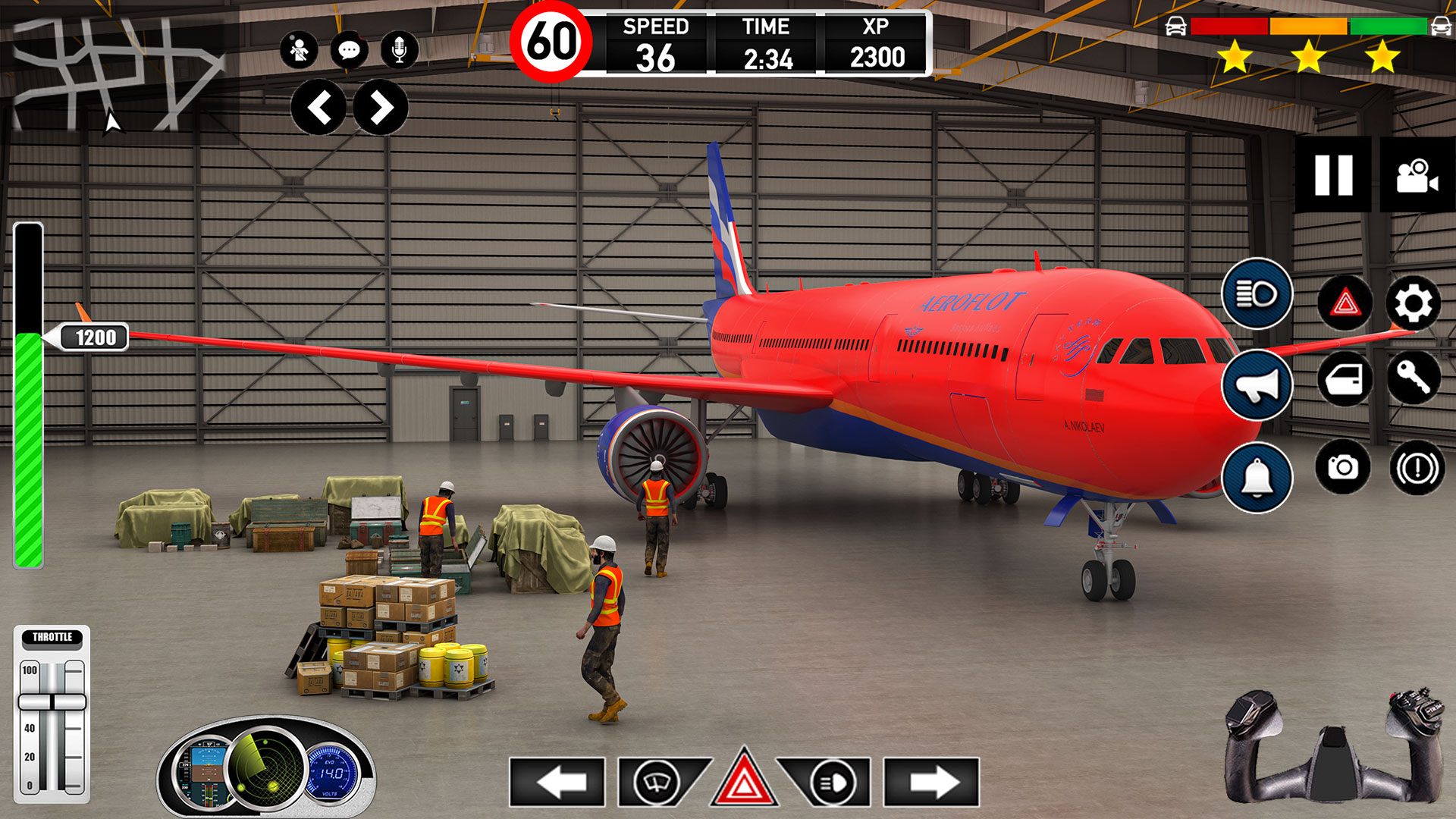Open the chat bubble panel

point(349,52)
